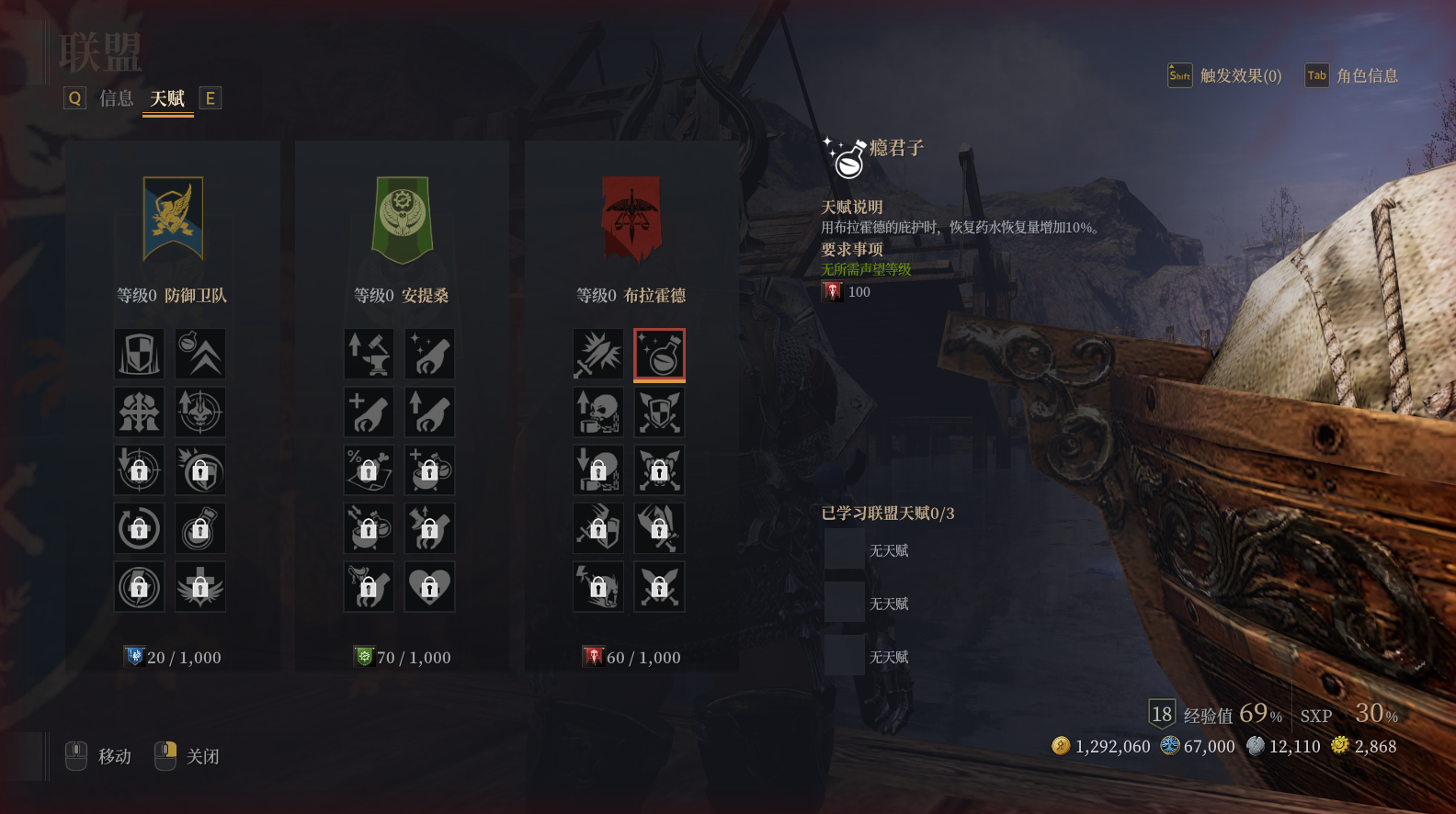Choose the skull with up arrow talent under 布拉霍德

click(598, 412)
